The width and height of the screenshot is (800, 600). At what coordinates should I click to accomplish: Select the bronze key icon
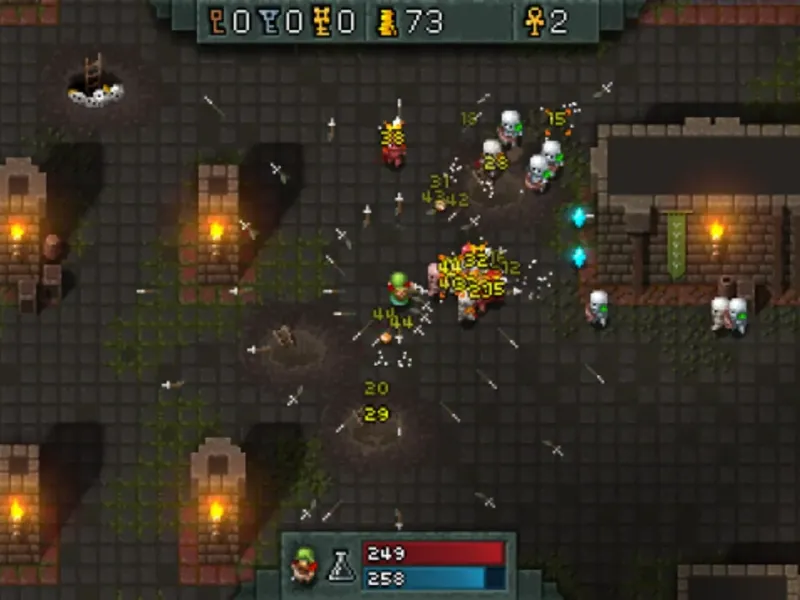click(218, 22)
